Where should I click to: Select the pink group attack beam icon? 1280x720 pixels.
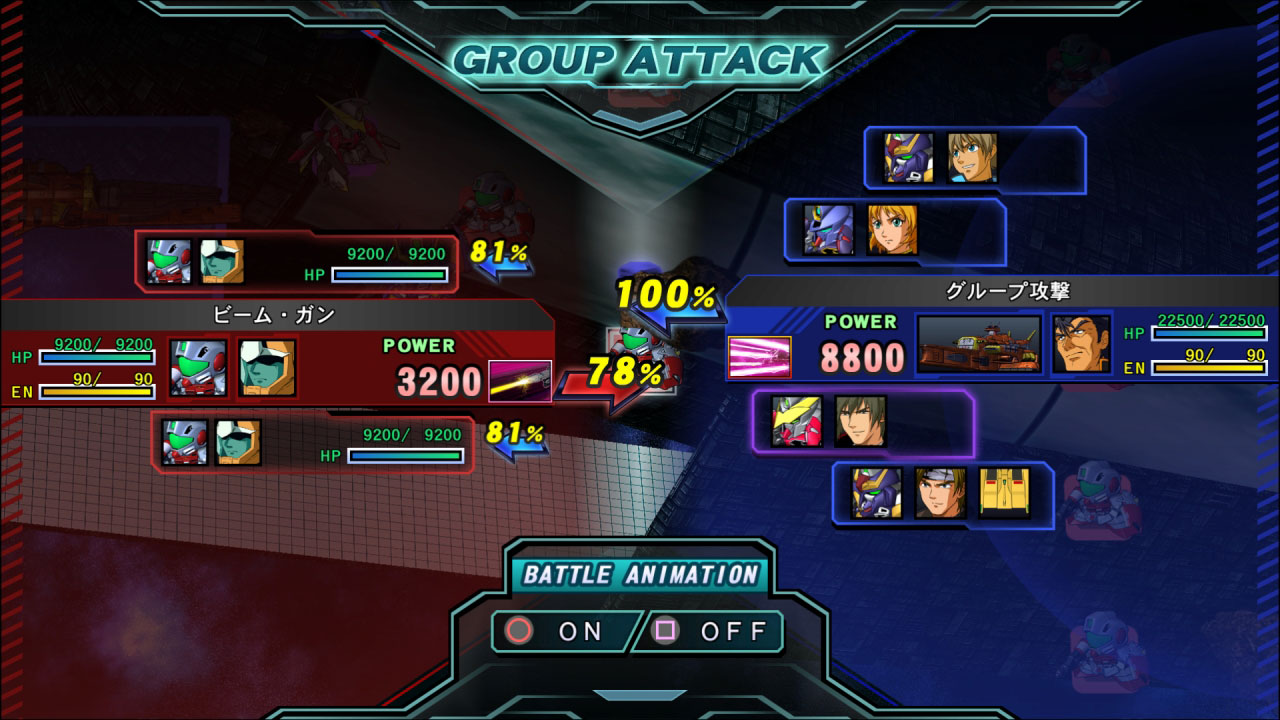(759, 357)
